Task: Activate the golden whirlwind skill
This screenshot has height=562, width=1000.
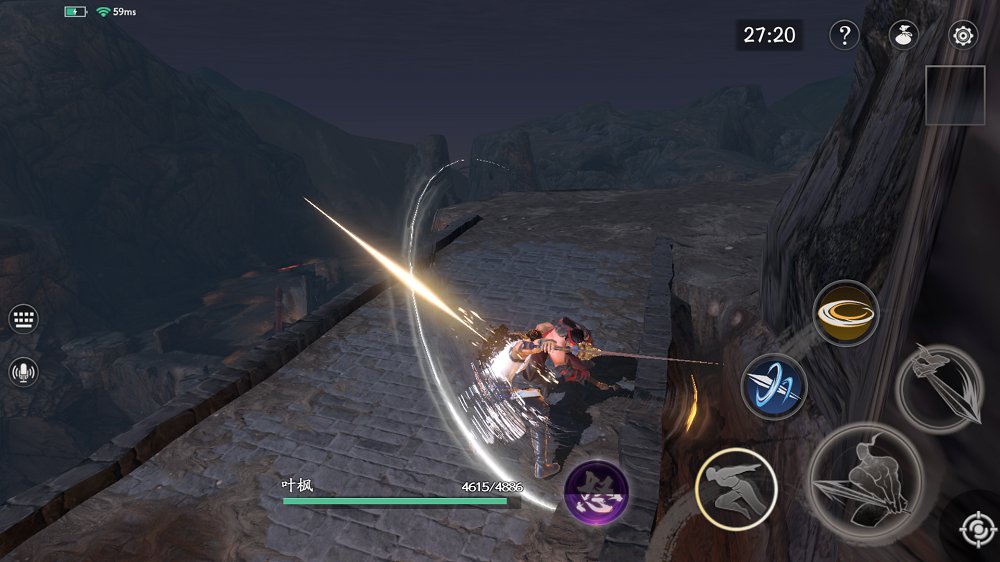Action: (x=845, y=313)
